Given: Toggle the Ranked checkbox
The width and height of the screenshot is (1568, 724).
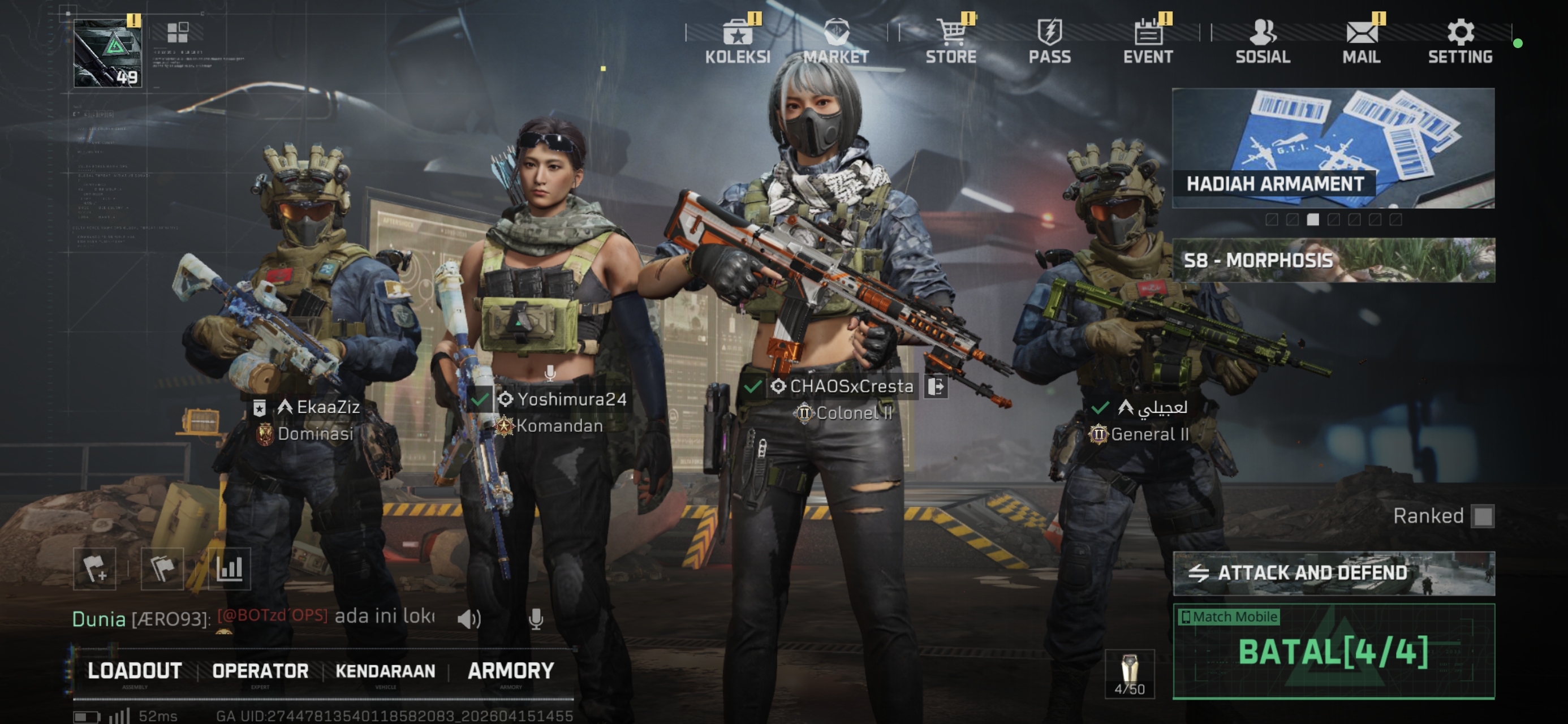Looking at the screenshot, I should click(1483, 516).
